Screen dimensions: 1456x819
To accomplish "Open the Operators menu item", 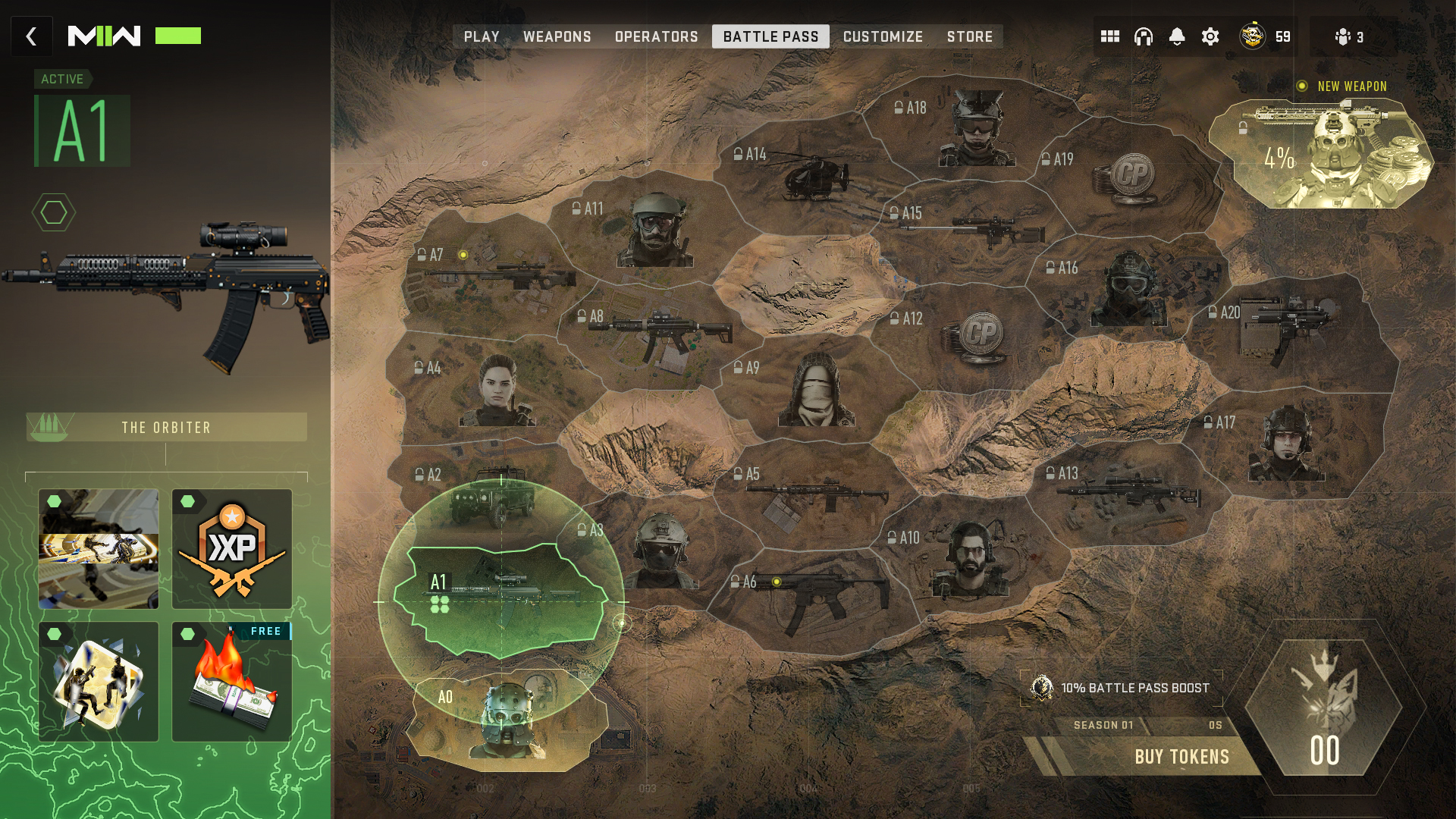I will pyautogui.click(x=657, y=36).
